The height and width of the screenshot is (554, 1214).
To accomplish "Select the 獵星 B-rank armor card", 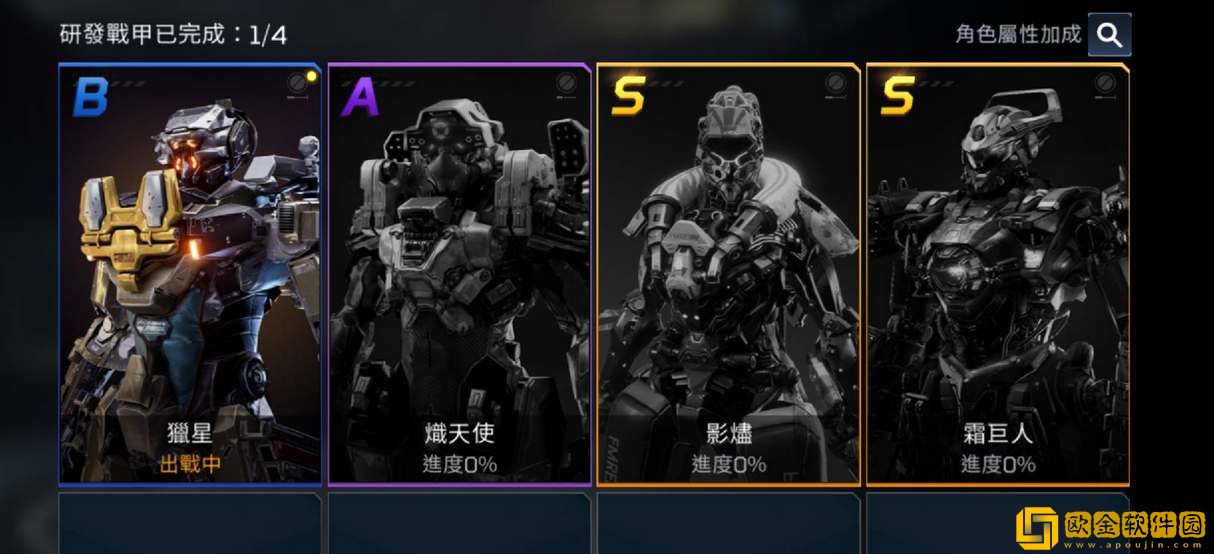I will tap(190, 275).
